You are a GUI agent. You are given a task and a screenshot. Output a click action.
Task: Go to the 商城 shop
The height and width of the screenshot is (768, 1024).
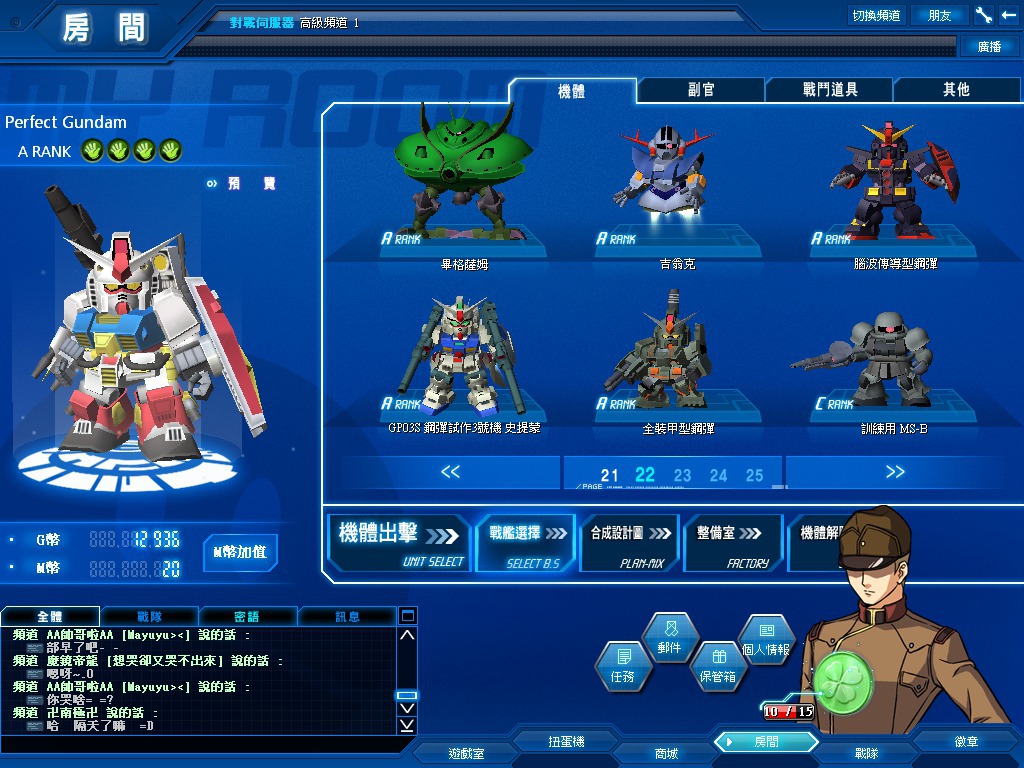pos(665,753)
